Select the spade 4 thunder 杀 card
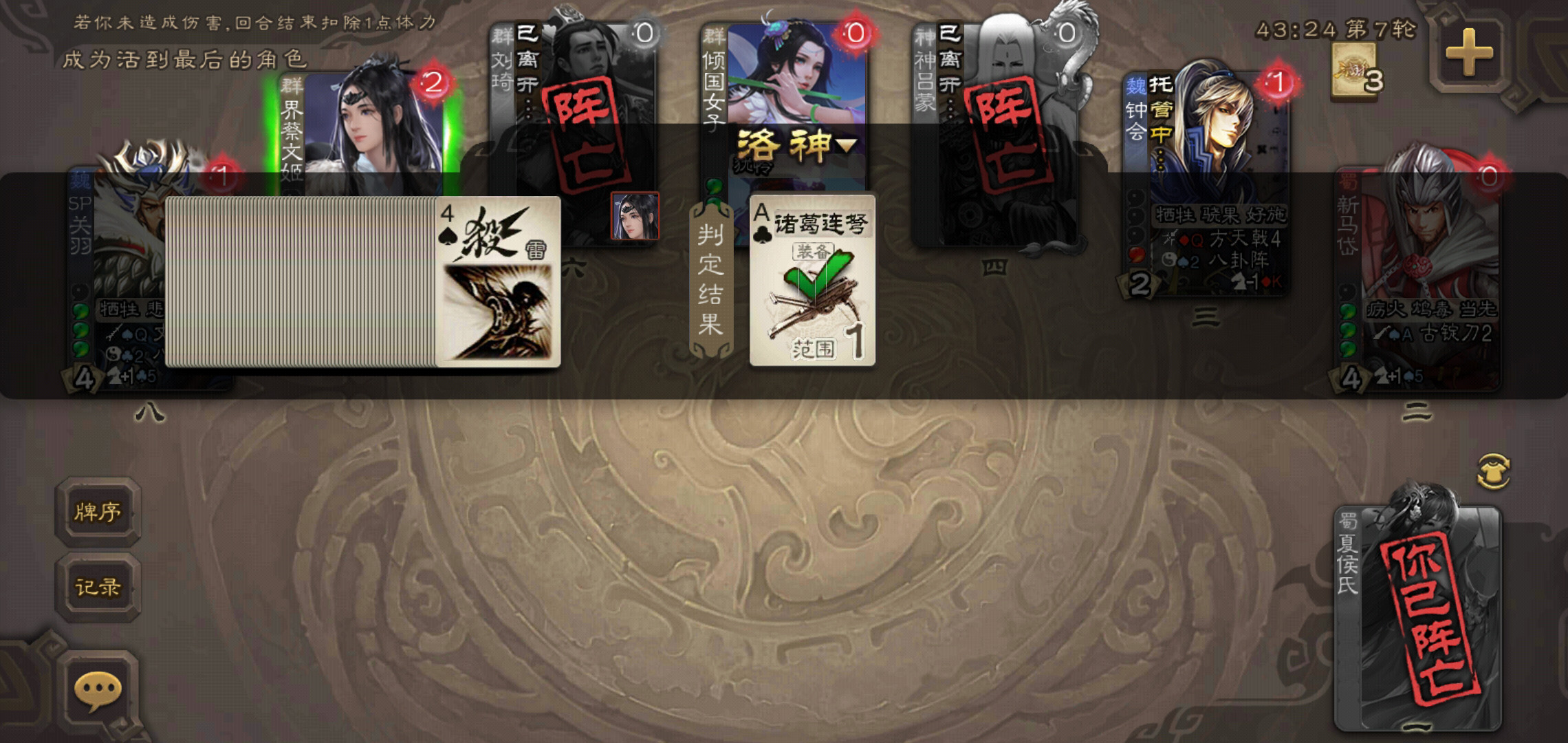 [498, 282]
